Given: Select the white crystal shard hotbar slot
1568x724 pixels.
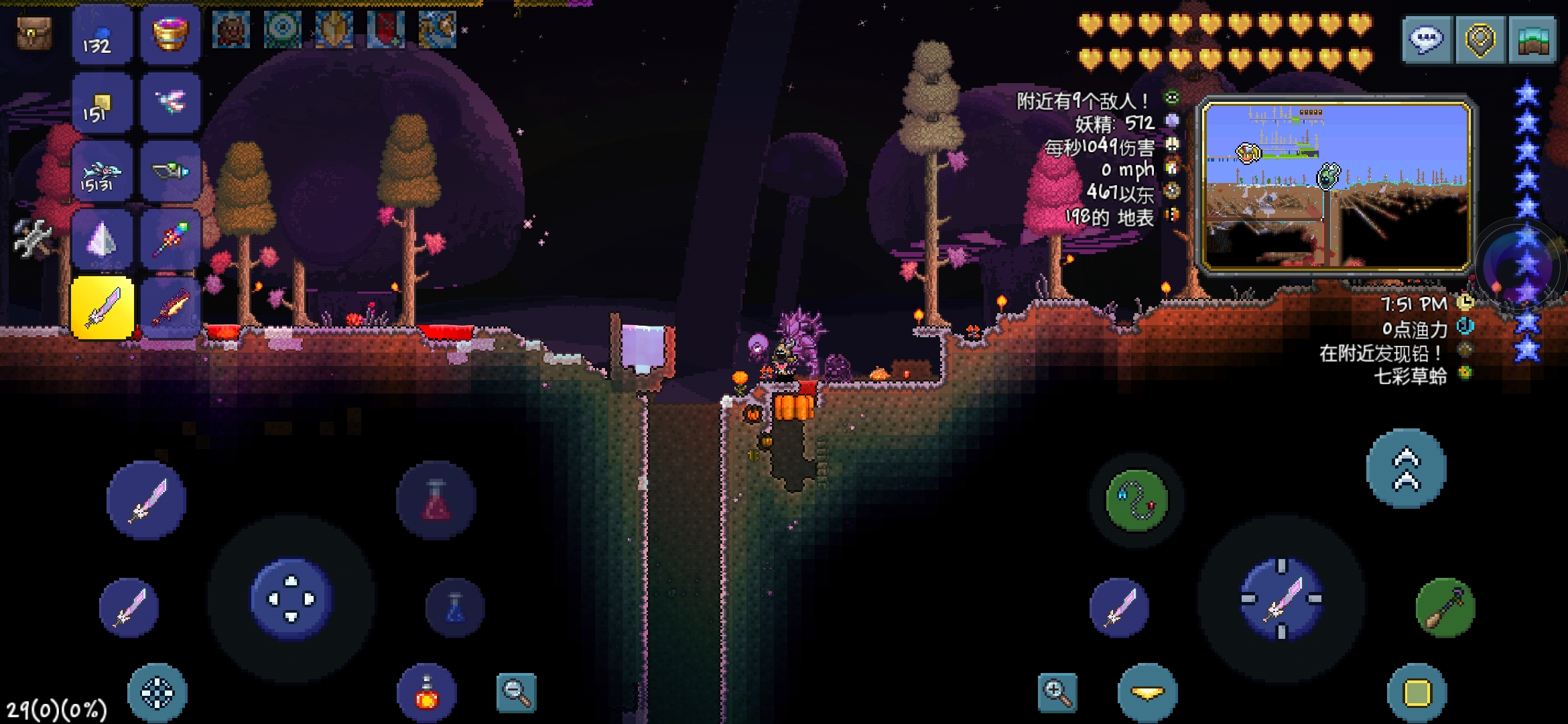Looking at the screenshot, I should click(103, 240).
